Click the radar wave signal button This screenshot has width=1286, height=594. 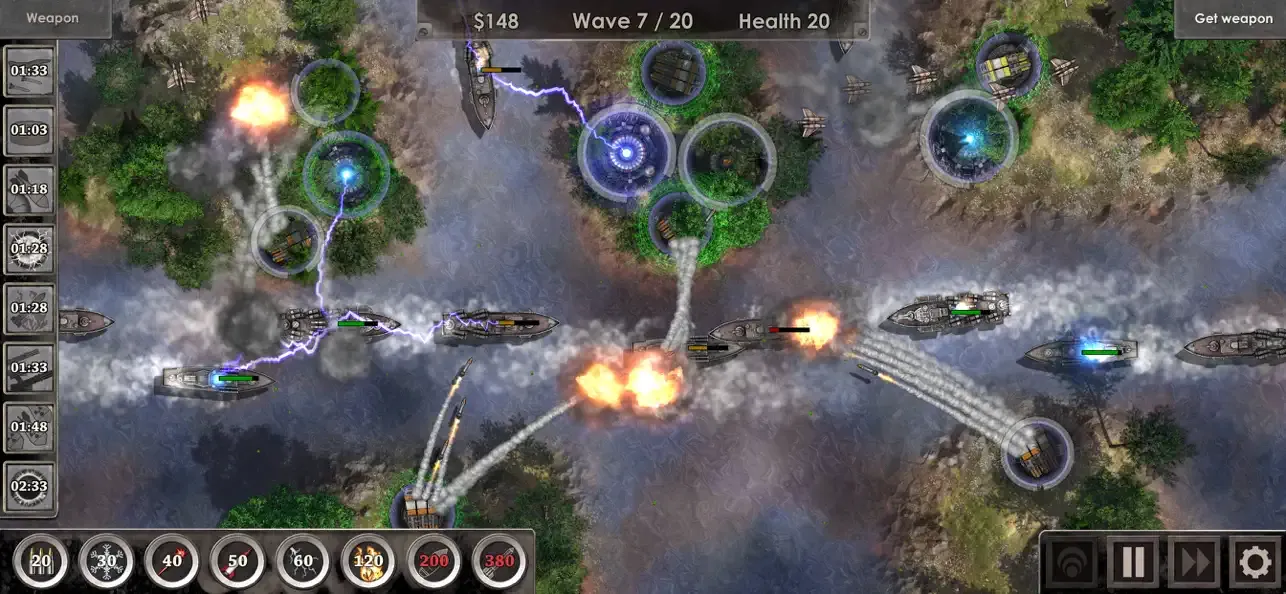pos(1071,562)
